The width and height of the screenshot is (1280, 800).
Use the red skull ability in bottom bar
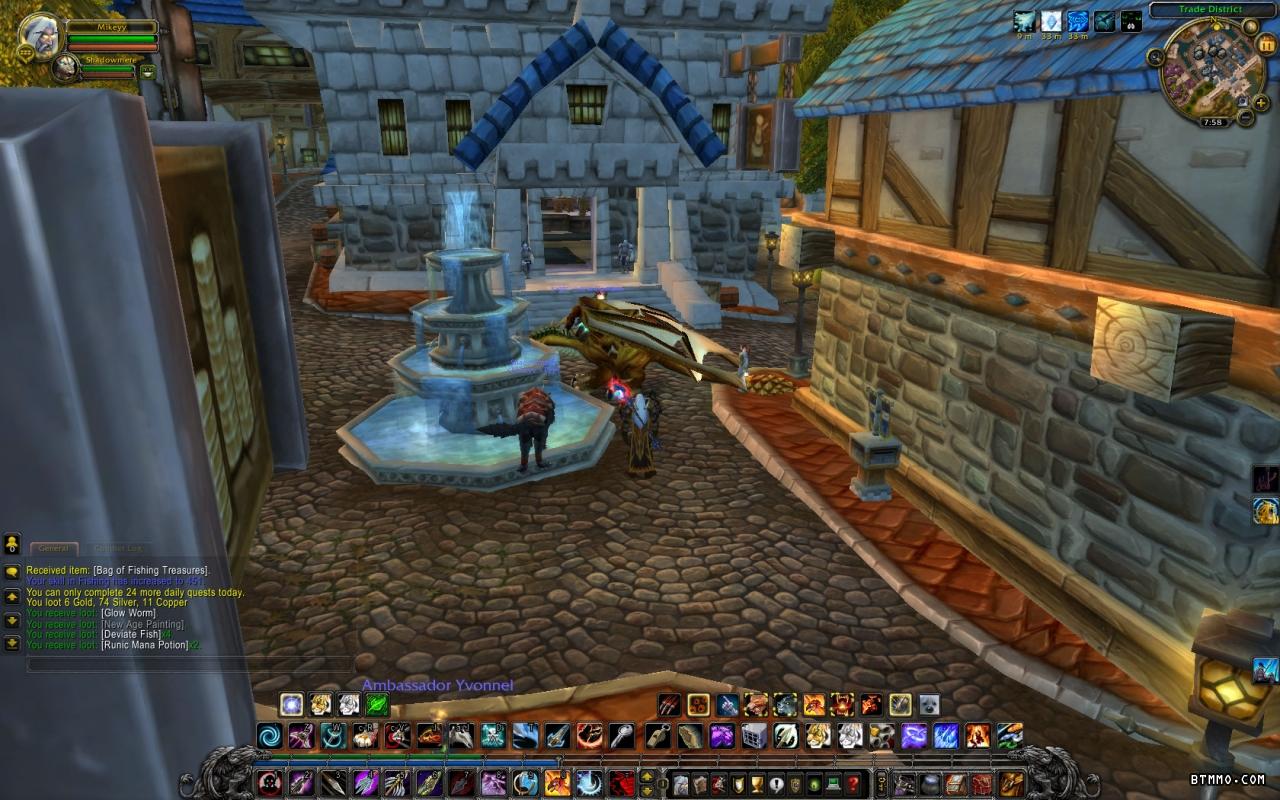[x=269, y=783]
